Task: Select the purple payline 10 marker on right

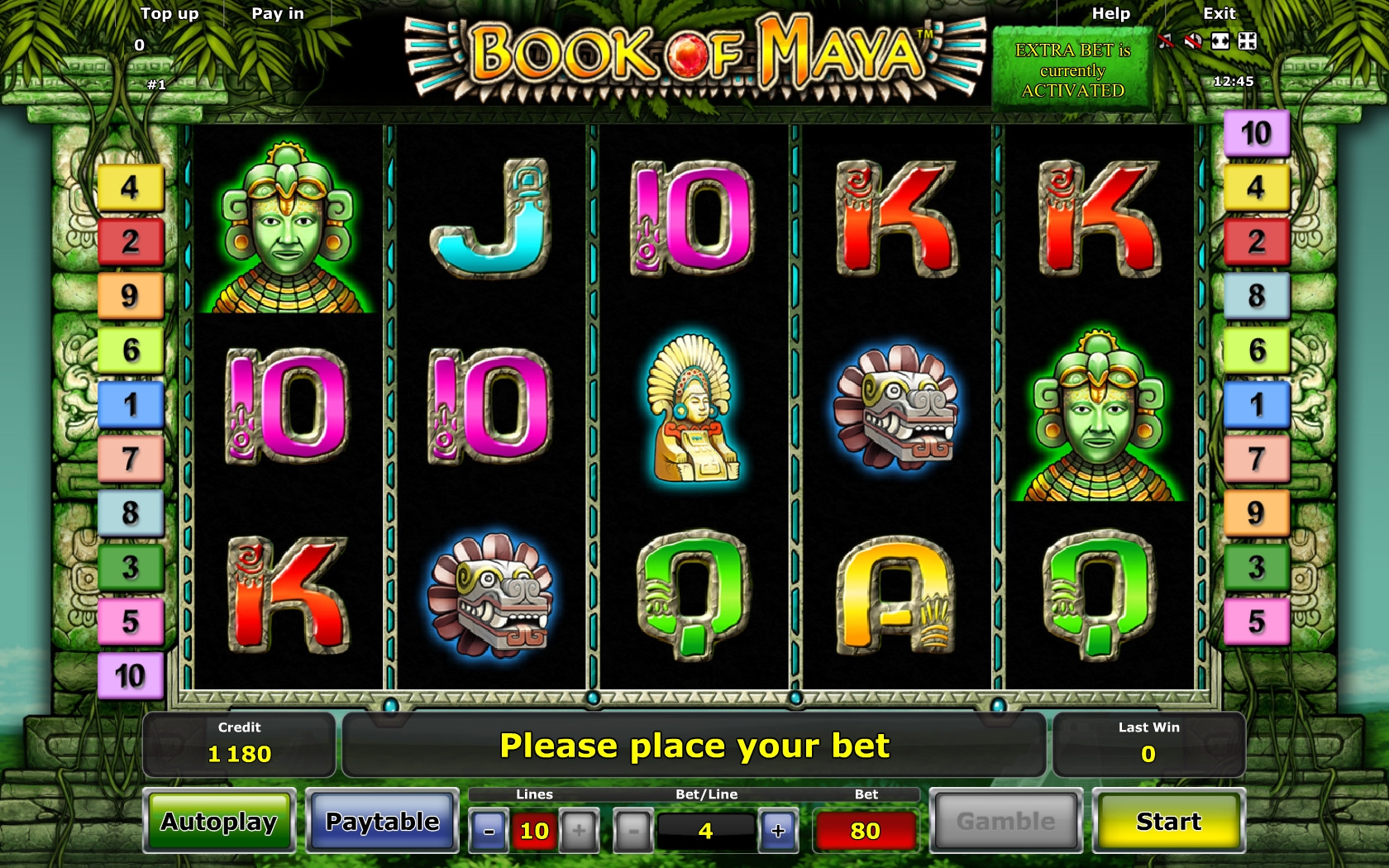Action: 1256,133
